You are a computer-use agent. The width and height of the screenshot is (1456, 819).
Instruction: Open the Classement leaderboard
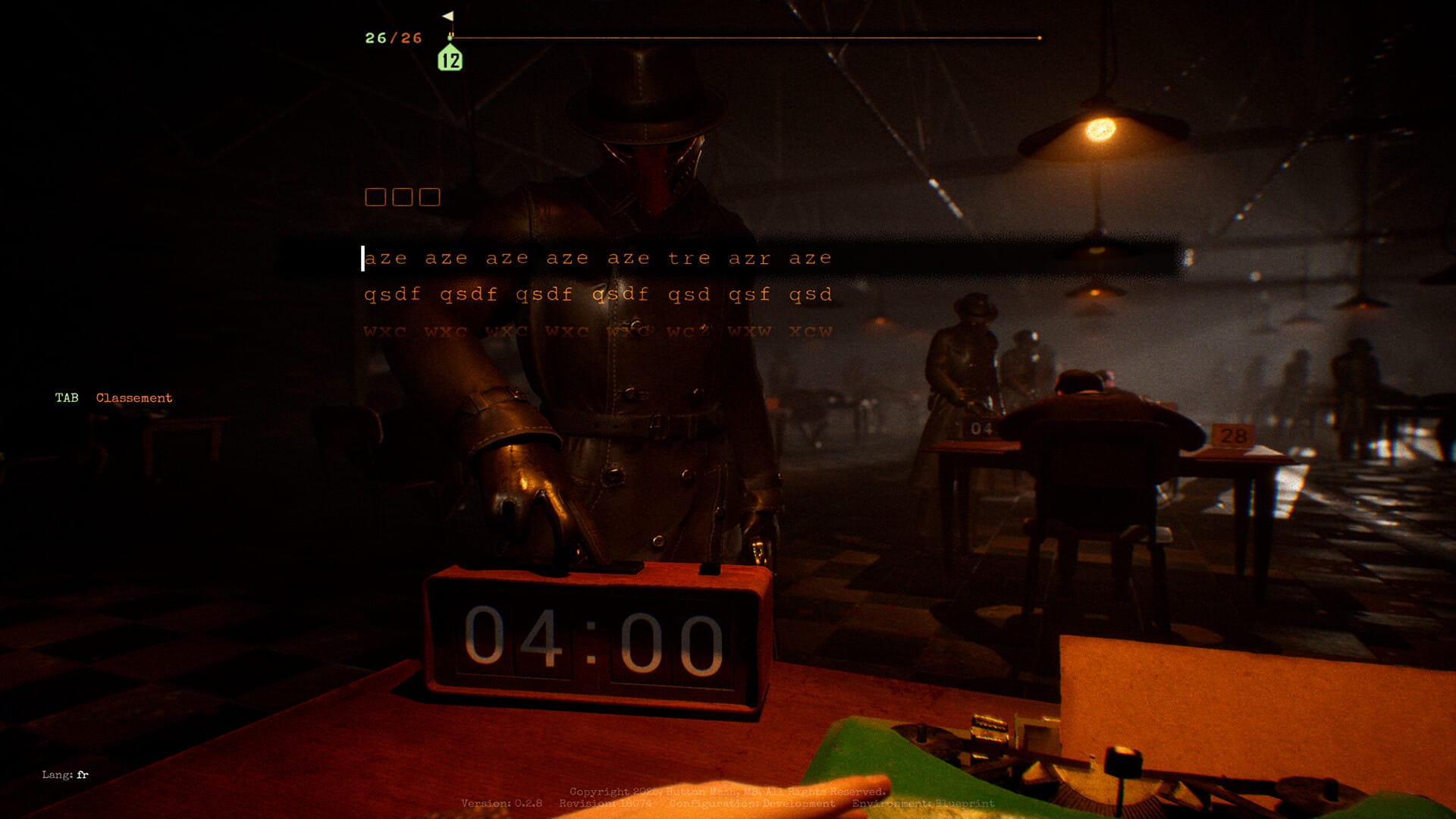pos(133,398)
